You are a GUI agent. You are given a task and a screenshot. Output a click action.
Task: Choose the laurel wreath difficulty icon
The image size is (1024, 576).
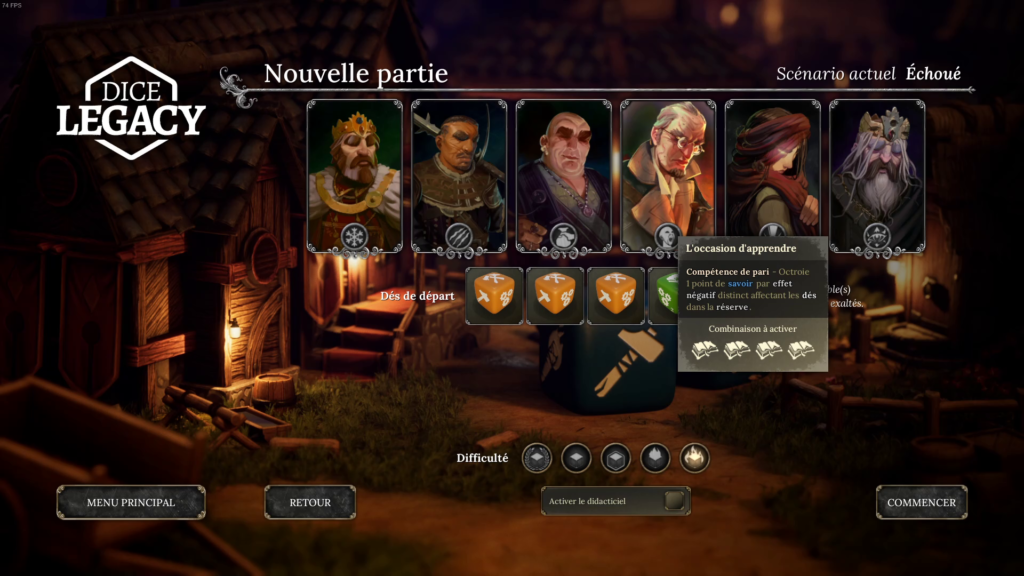point(537,458)
